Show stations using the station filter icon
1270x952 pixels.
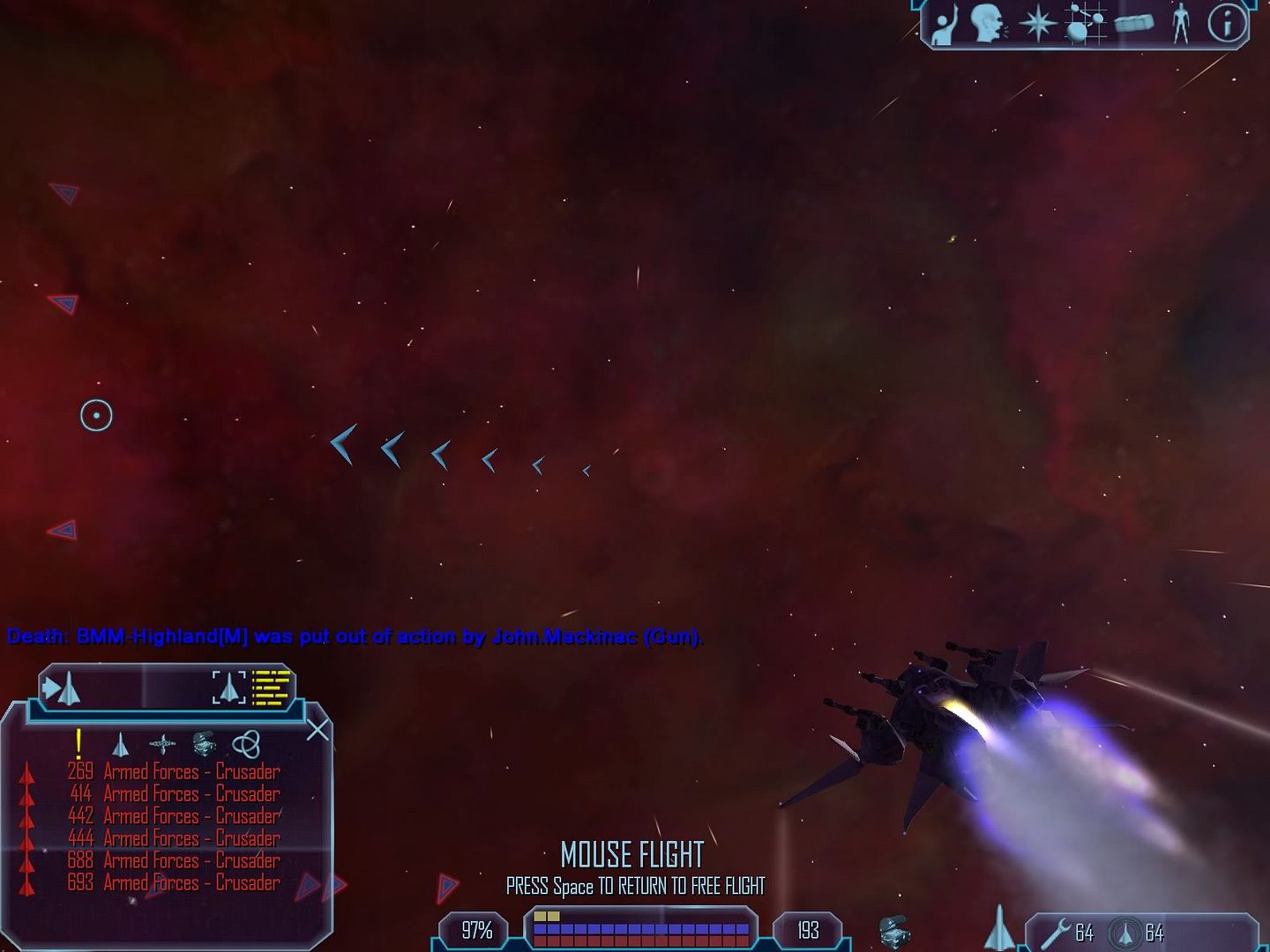point(162,745)
